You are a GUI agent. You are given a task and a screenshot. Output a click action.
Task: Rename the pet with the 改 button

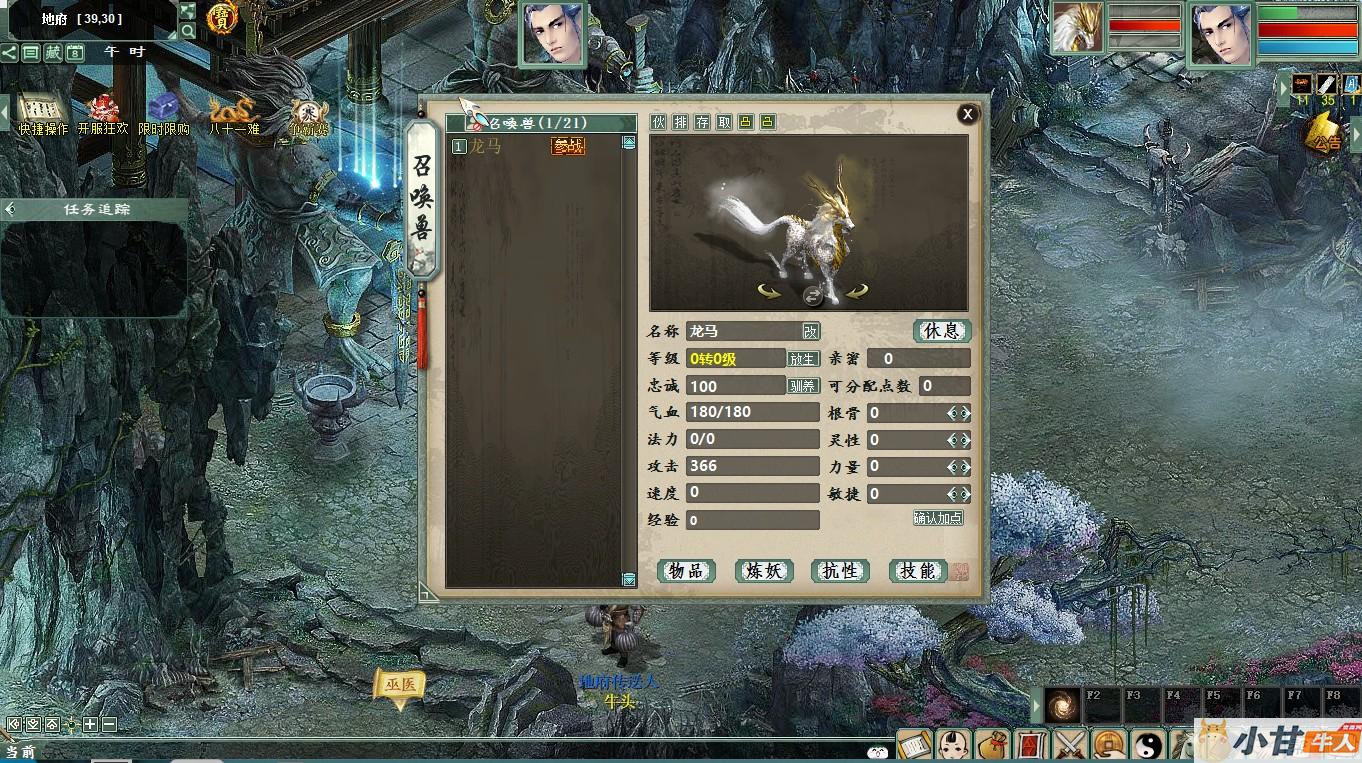coord(810,332)
